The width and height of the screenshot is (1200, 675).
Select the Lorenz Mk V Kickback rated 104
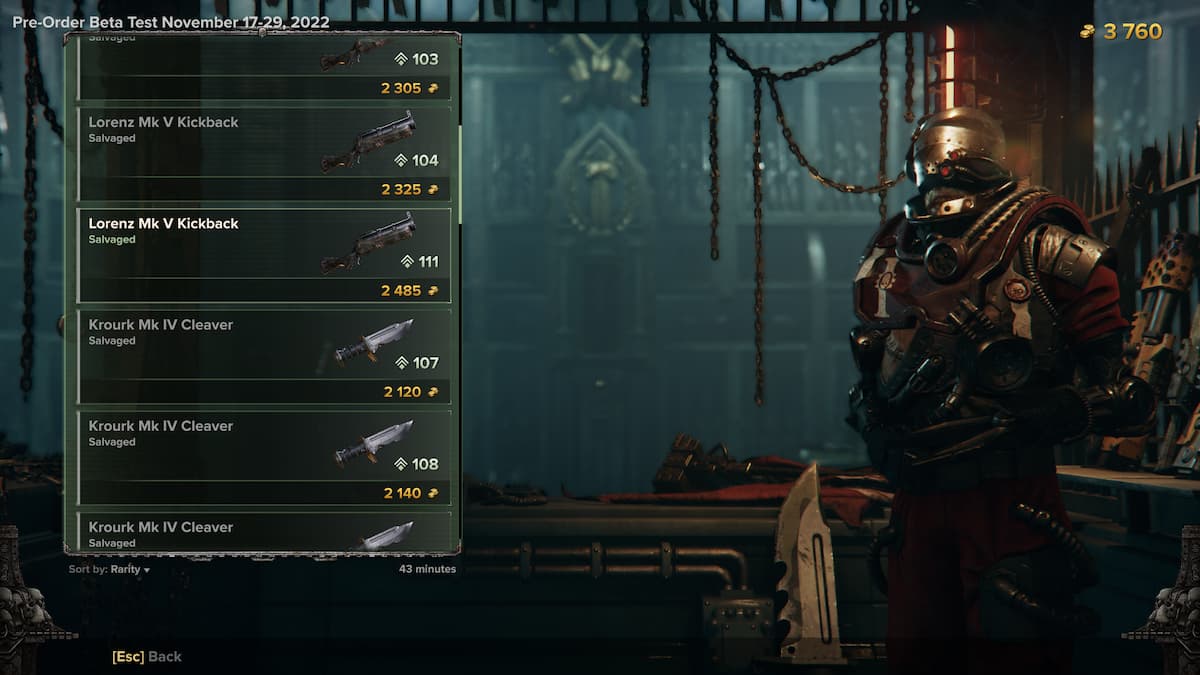click(x=264, y=152)
